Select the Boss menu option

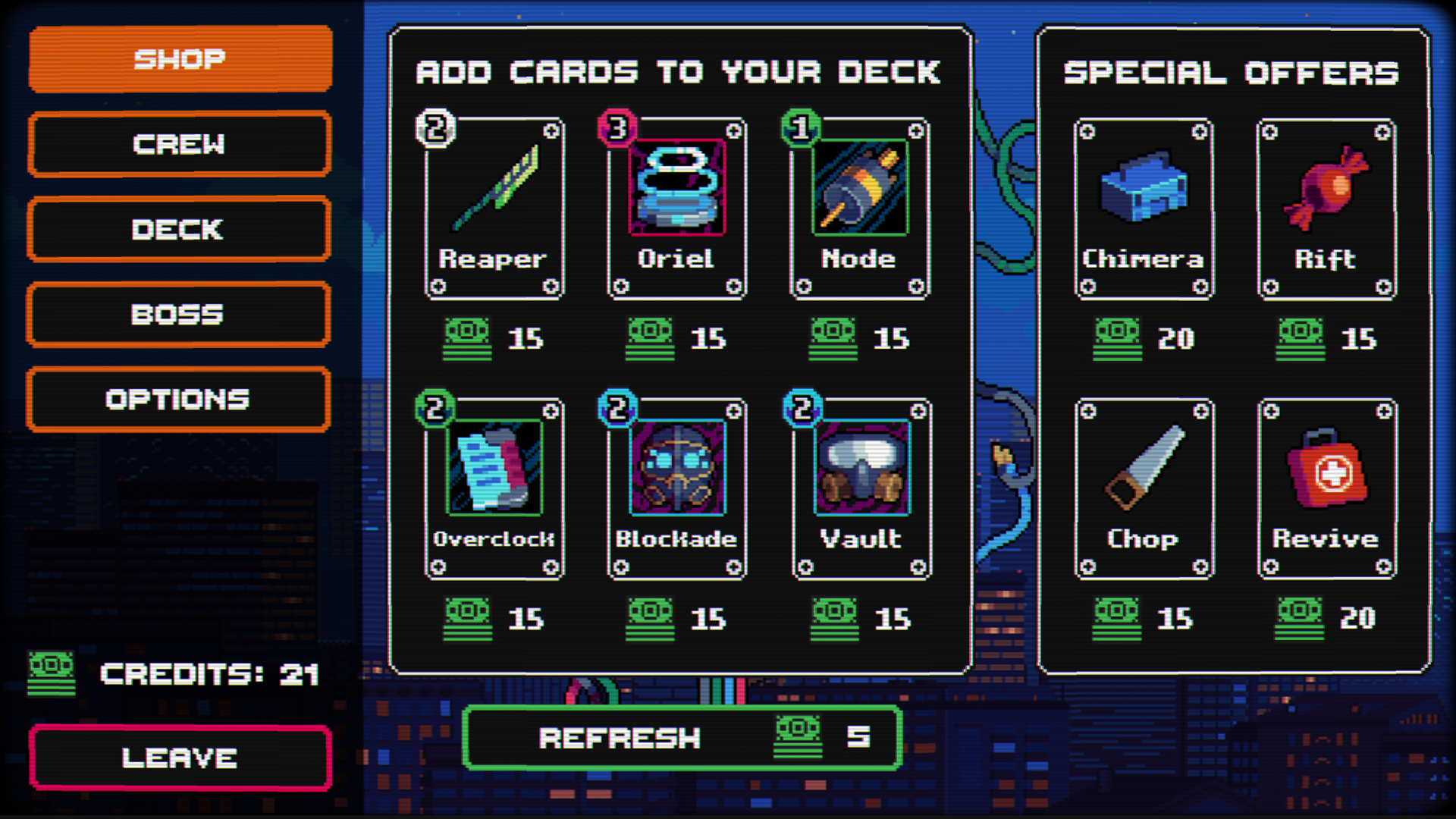coord(179,314)
